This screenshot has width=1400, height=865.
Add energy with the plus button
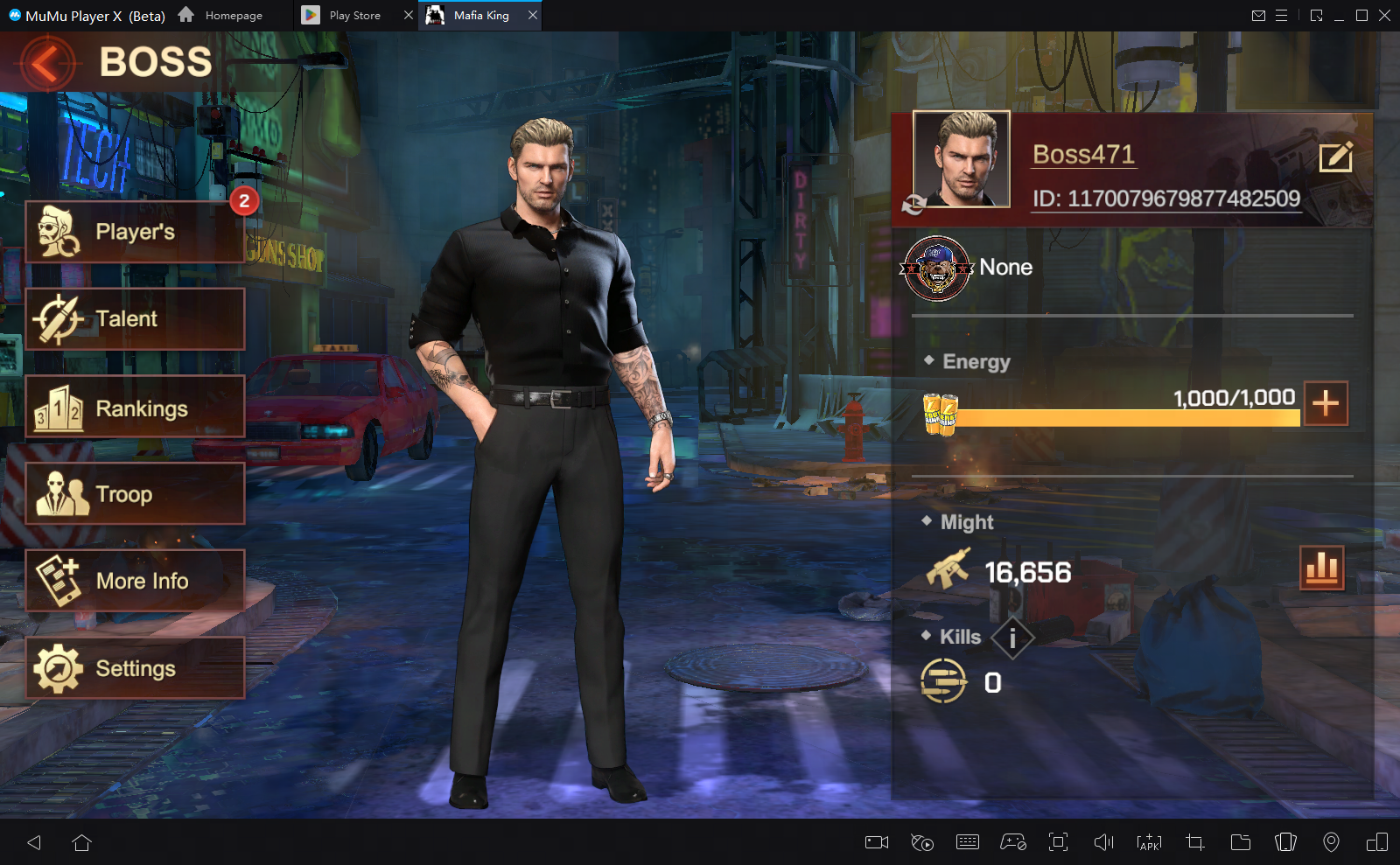point(1326,403)
